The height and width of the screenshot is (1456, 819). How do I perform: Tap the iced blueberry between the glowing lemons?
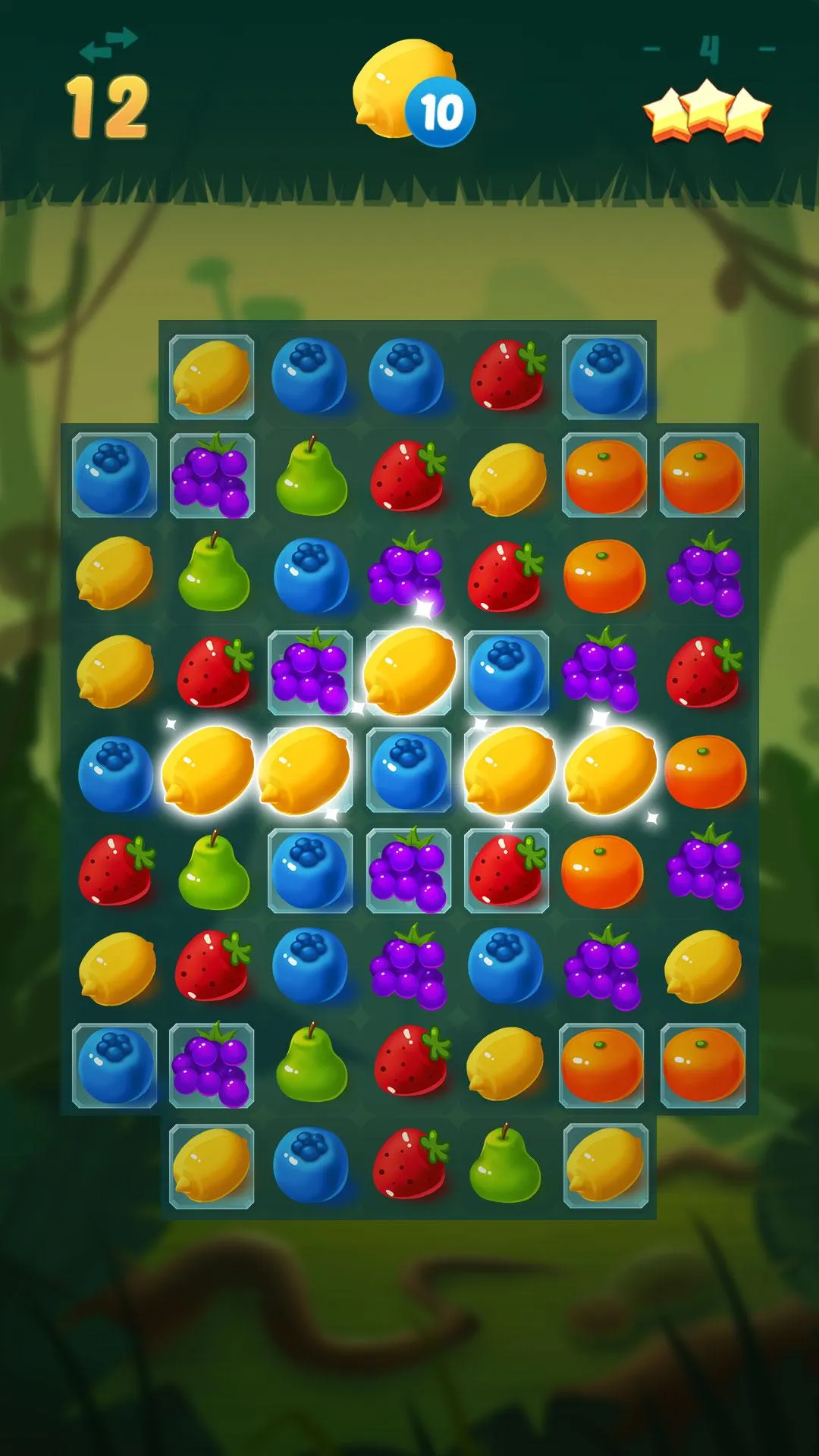(x=409, y=771)
